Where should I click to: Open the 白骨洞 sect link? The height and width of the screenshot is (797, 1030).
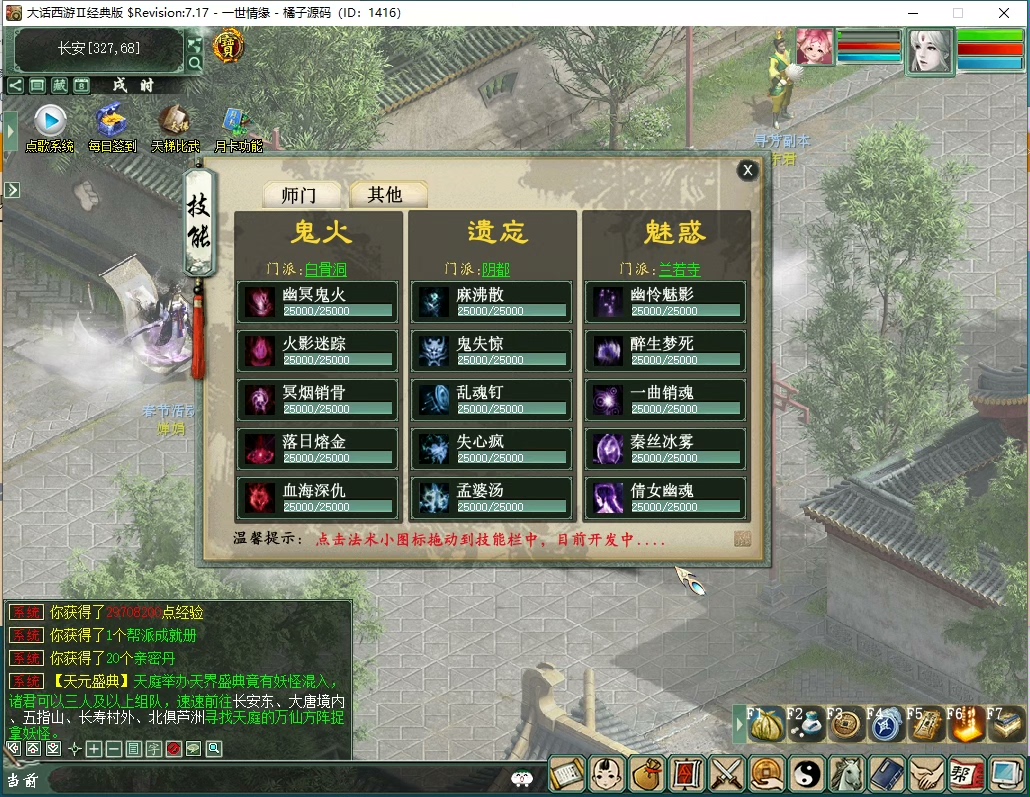coord(326,269)
